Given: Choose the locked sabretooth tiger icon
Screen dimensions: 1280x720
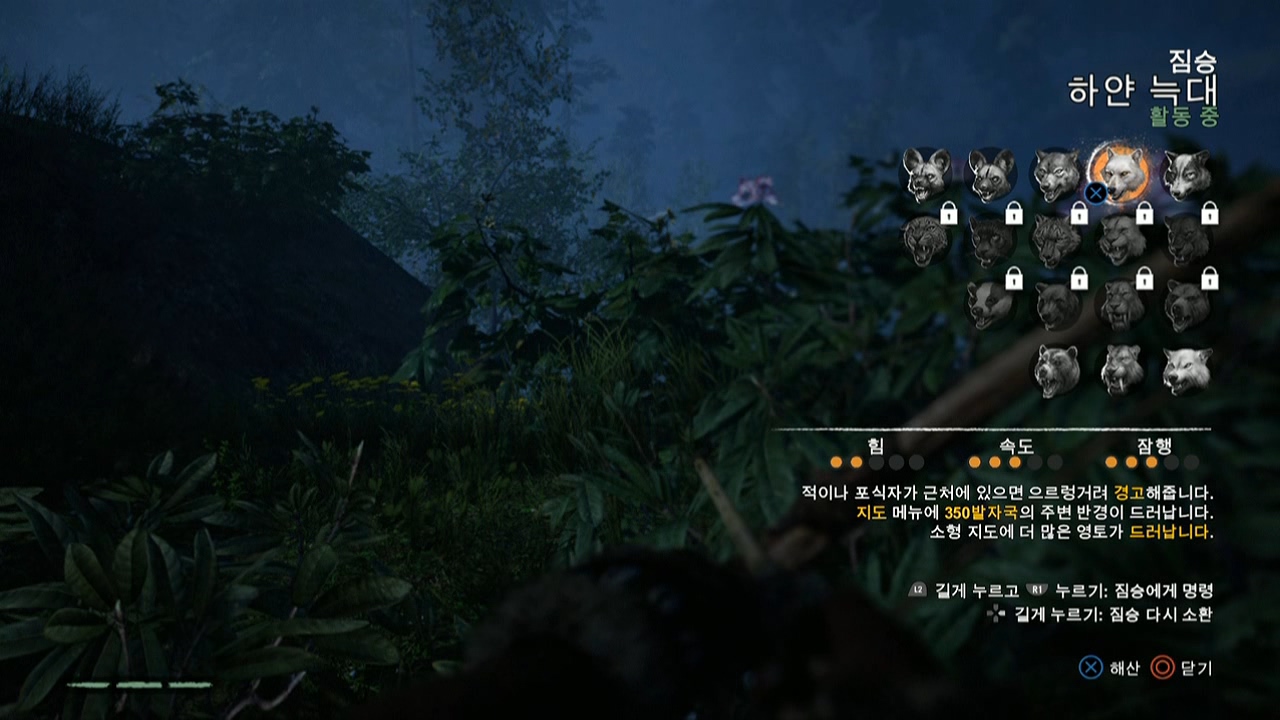Looking at the screenshot, I should (1121, 304).
